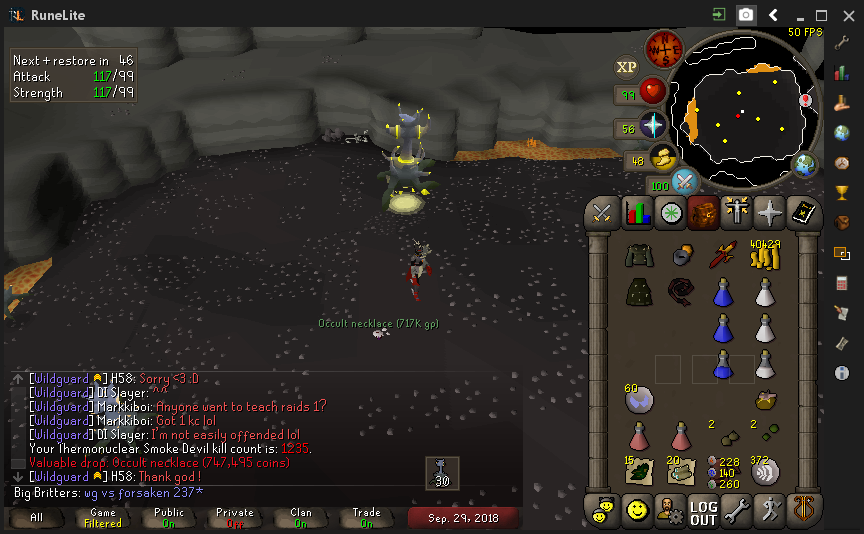Activate quick prayers via the prayer orb
Image resolution: width=864 pixels, height=534 pixels.
[653, 126]
